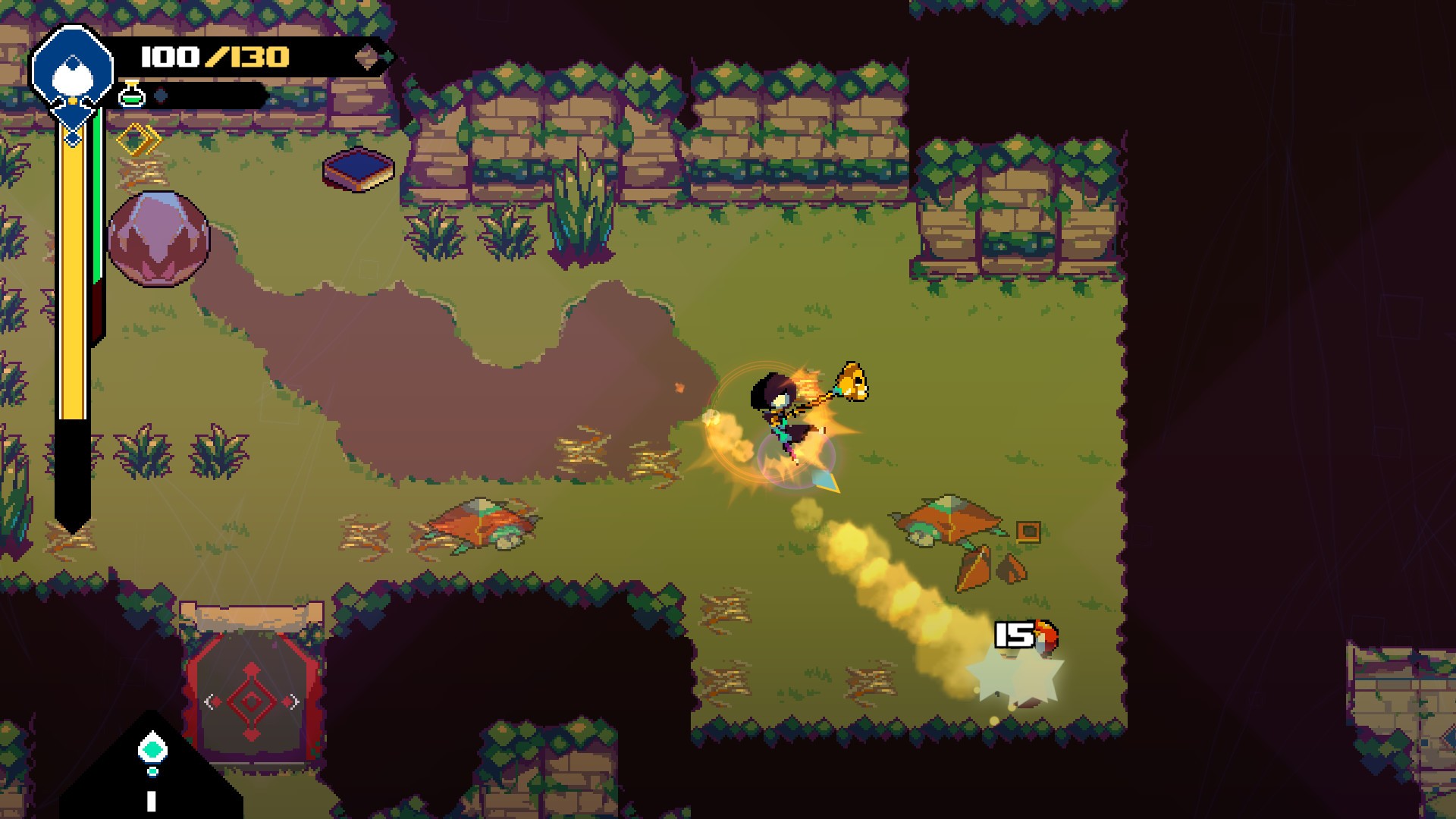Viewport: 1456px width, 819px height.
Task: Select the teal gem in the black panel
Action: 152,750
